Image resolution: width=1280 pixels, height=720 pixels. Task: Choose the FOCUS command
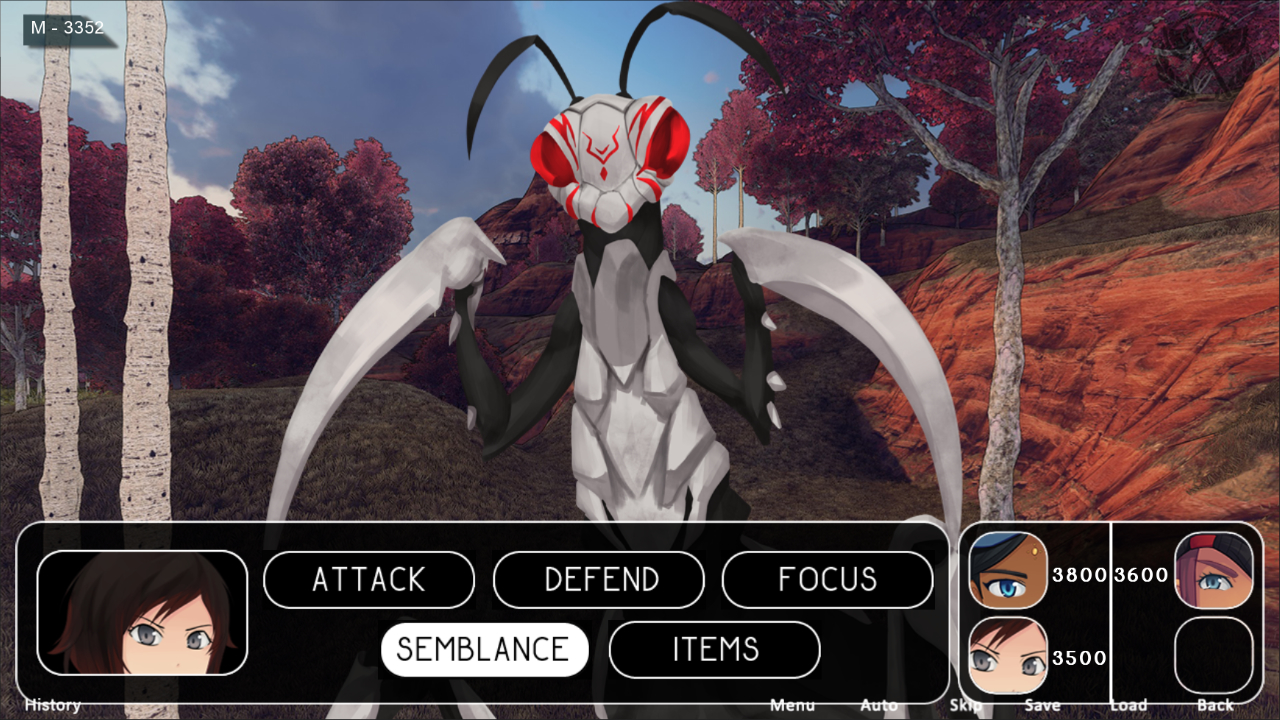[x=828, y=579]
